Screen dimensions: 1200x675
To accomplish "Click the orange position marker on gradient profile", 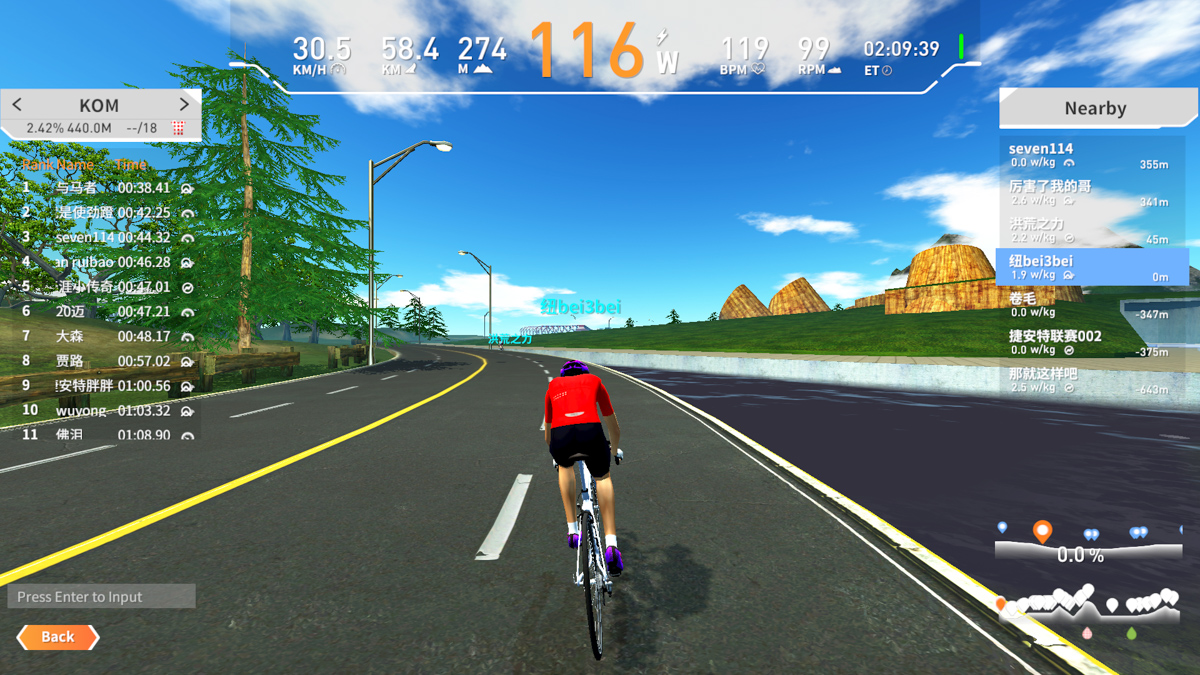I will pyautogui.click(x=1042, y=531).
